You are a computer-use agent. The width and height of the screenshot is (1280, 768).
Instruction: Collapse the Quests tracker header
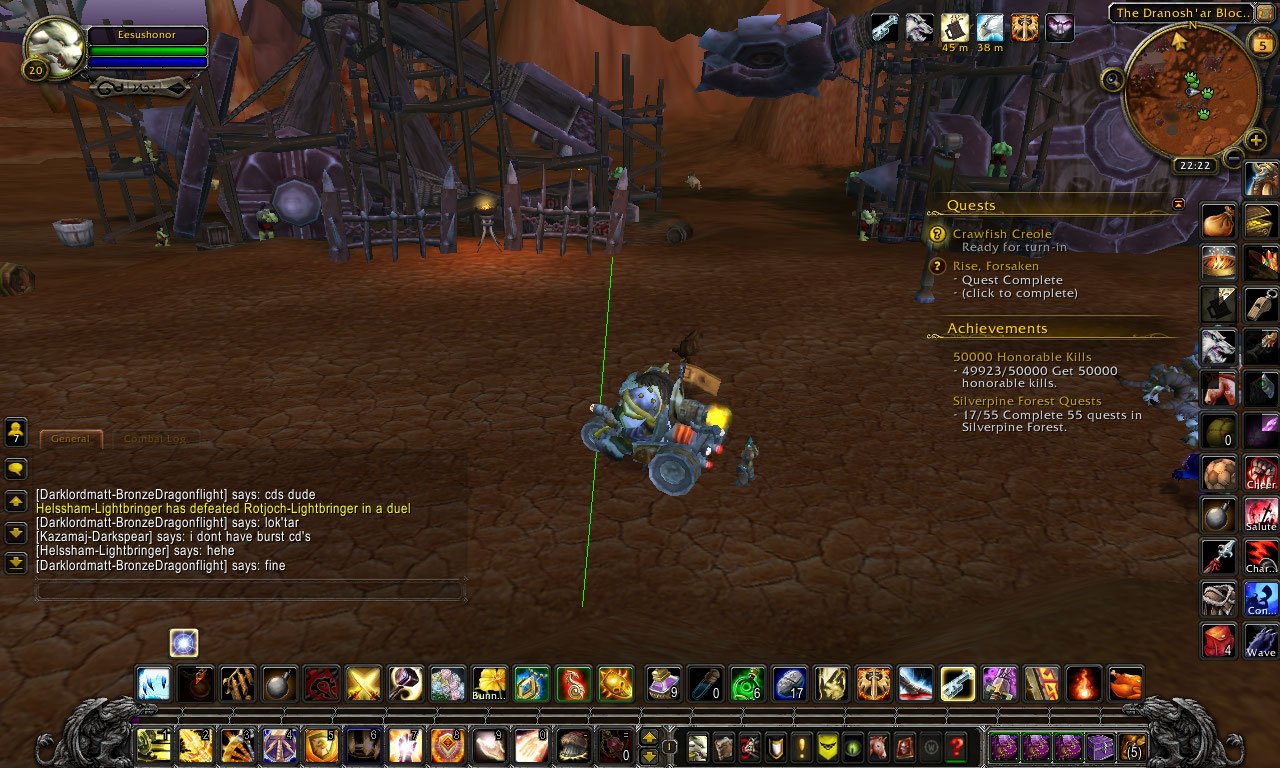click(1178, 204)
